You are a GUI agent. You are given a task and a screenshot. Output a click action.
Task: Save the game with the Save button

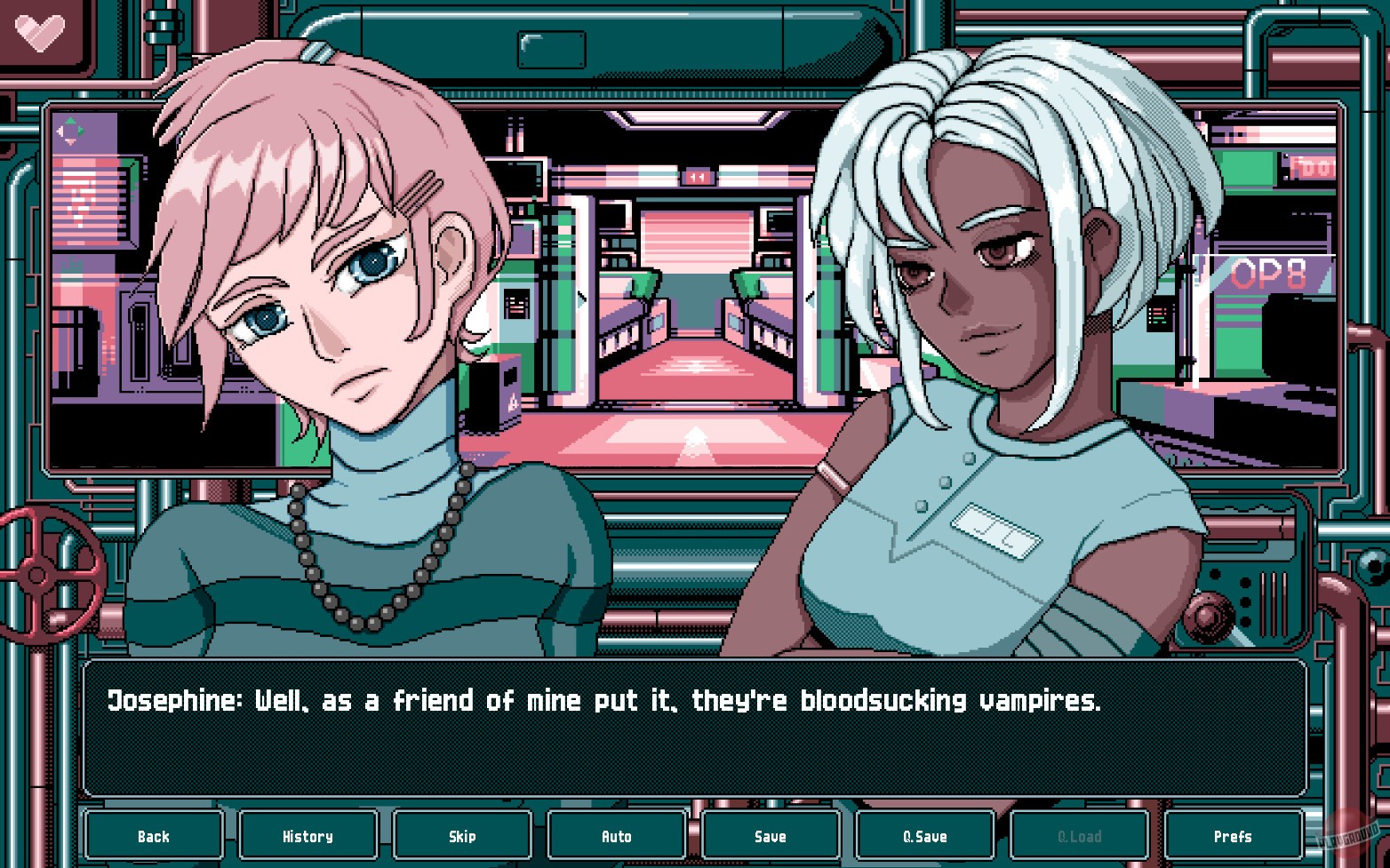coord(771,835)
